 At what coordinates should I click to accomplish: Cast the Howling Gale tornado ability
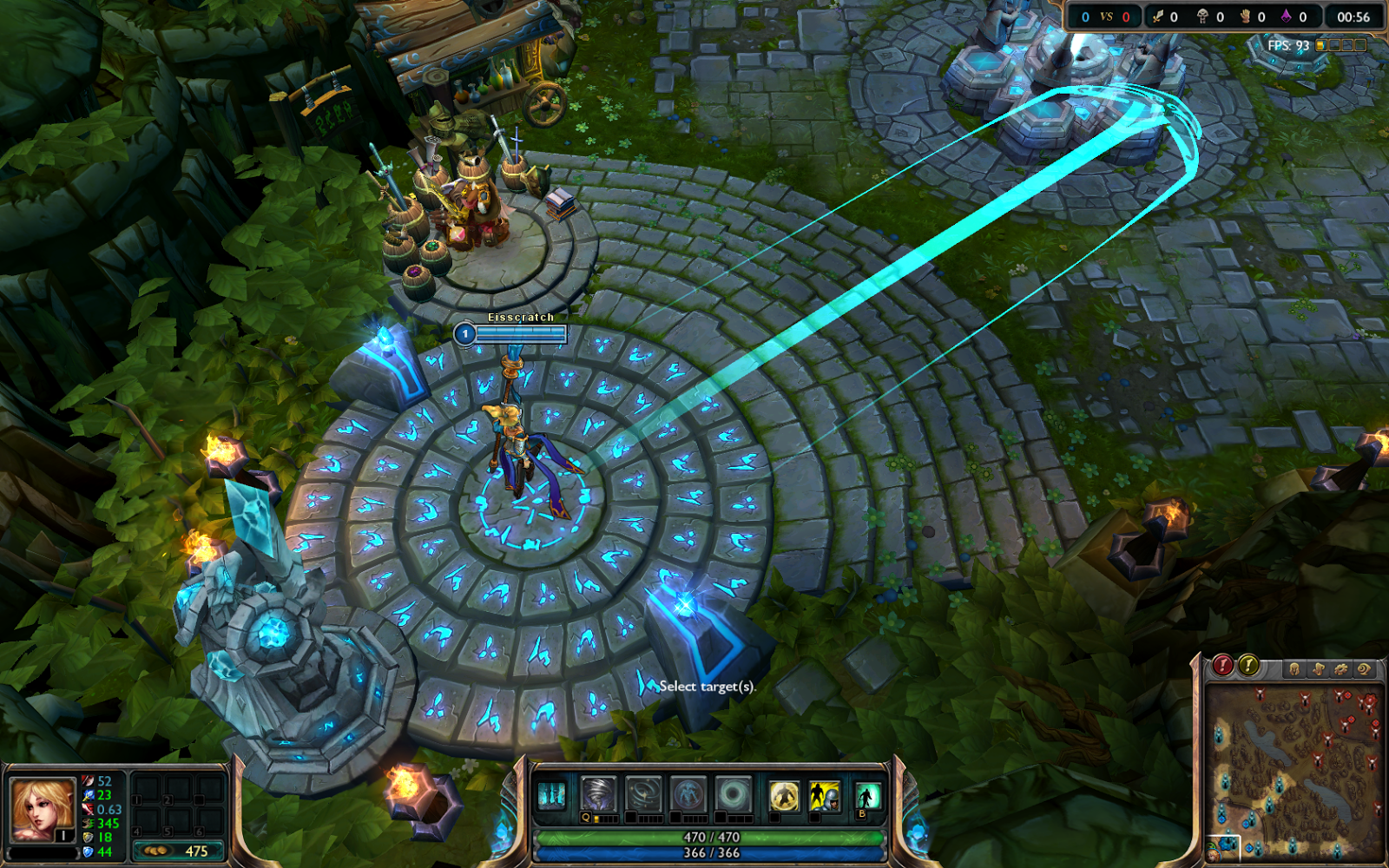point(597,793)
